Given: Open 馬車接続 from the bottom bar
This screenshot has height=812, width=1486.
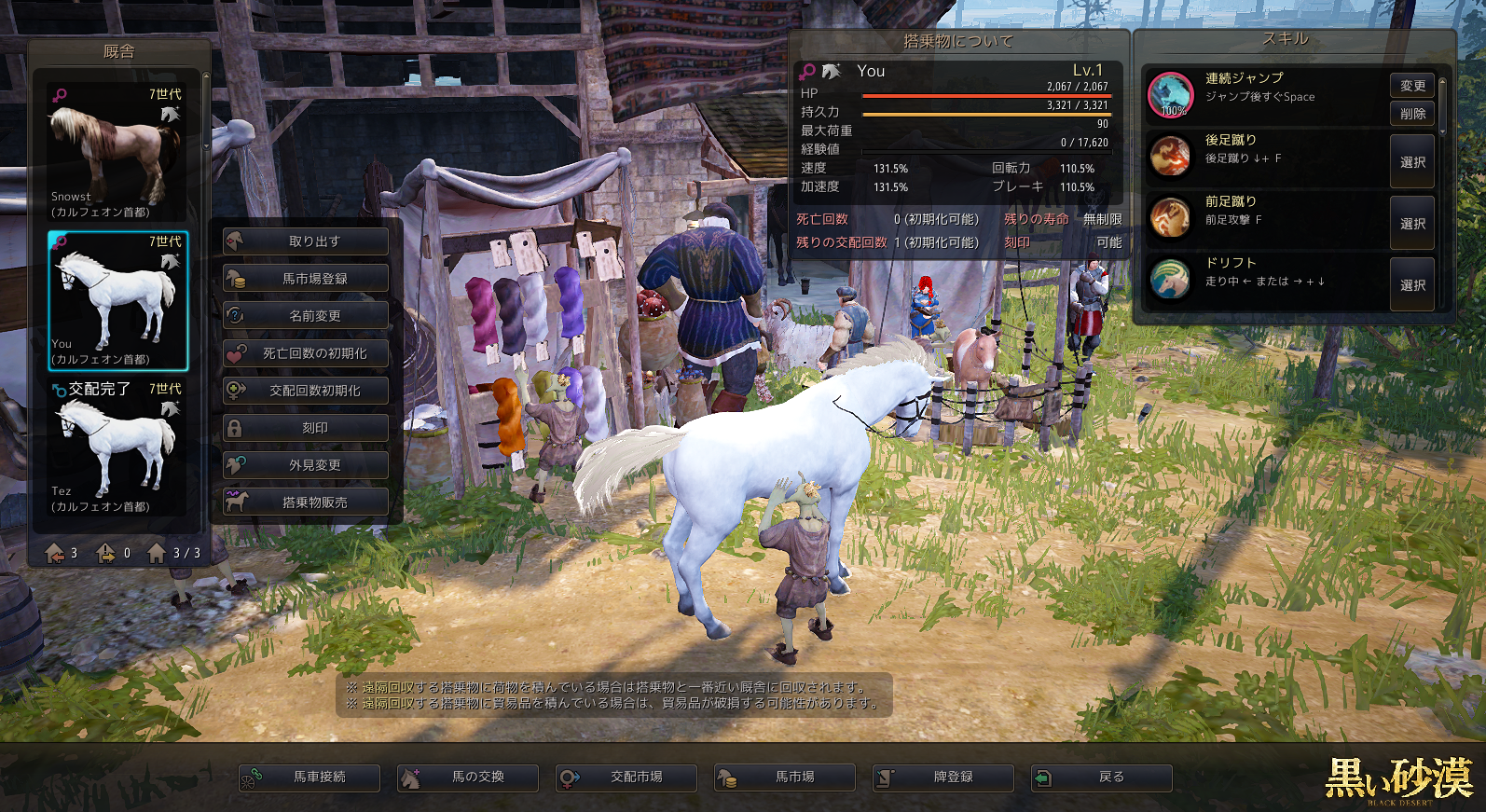Looking at the screenshot, I should tap(310, 778).
